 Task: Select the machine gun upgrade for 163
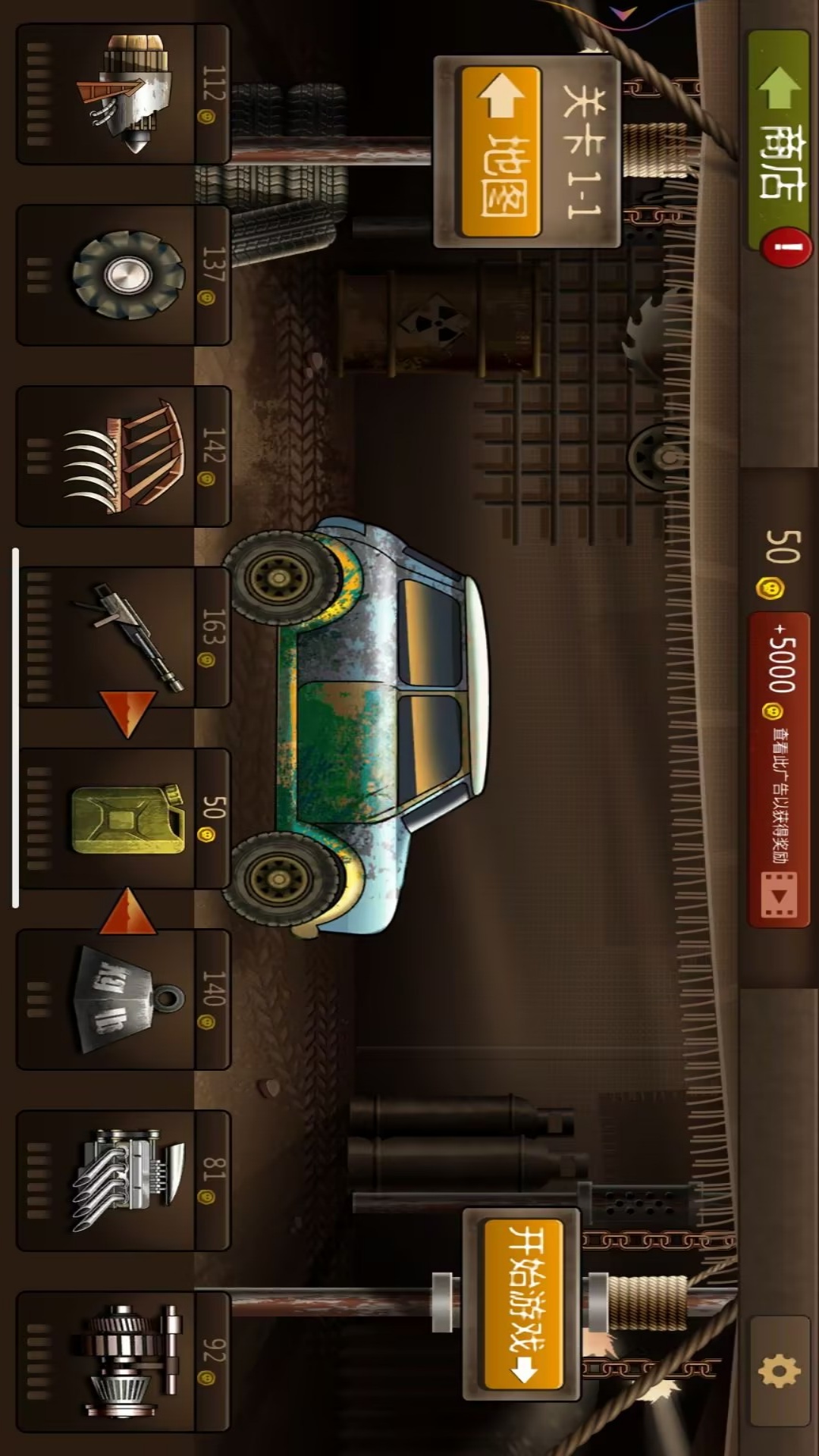coord(123,637)
